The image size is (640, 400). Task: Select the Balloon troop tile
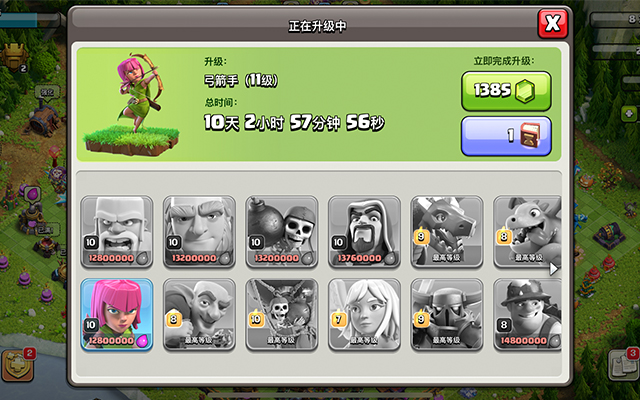tap(281, 313)
